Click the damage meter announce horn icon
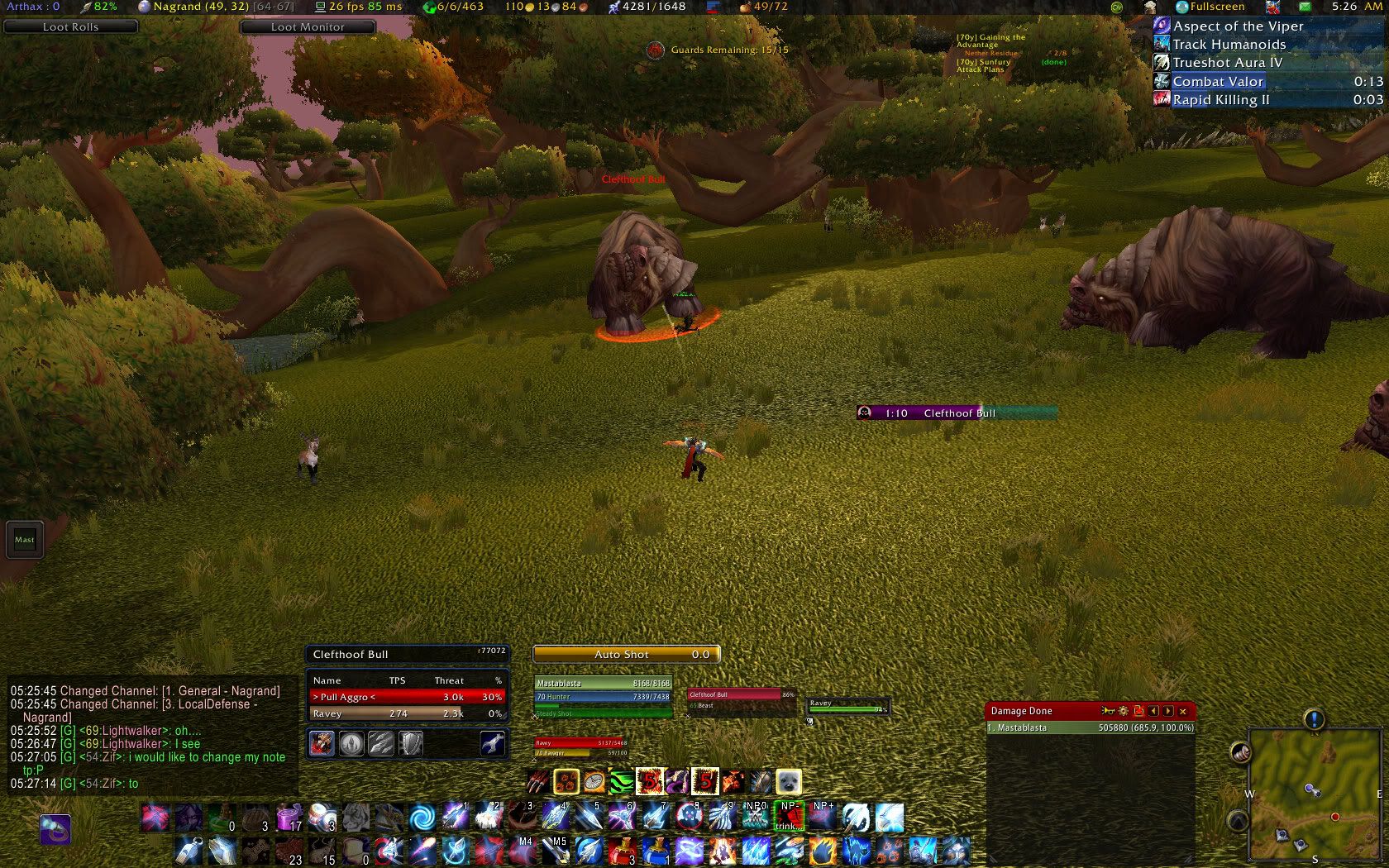Image resolution: width=1389 pixels, height=868 pixels. click(x=1108, y=711)
